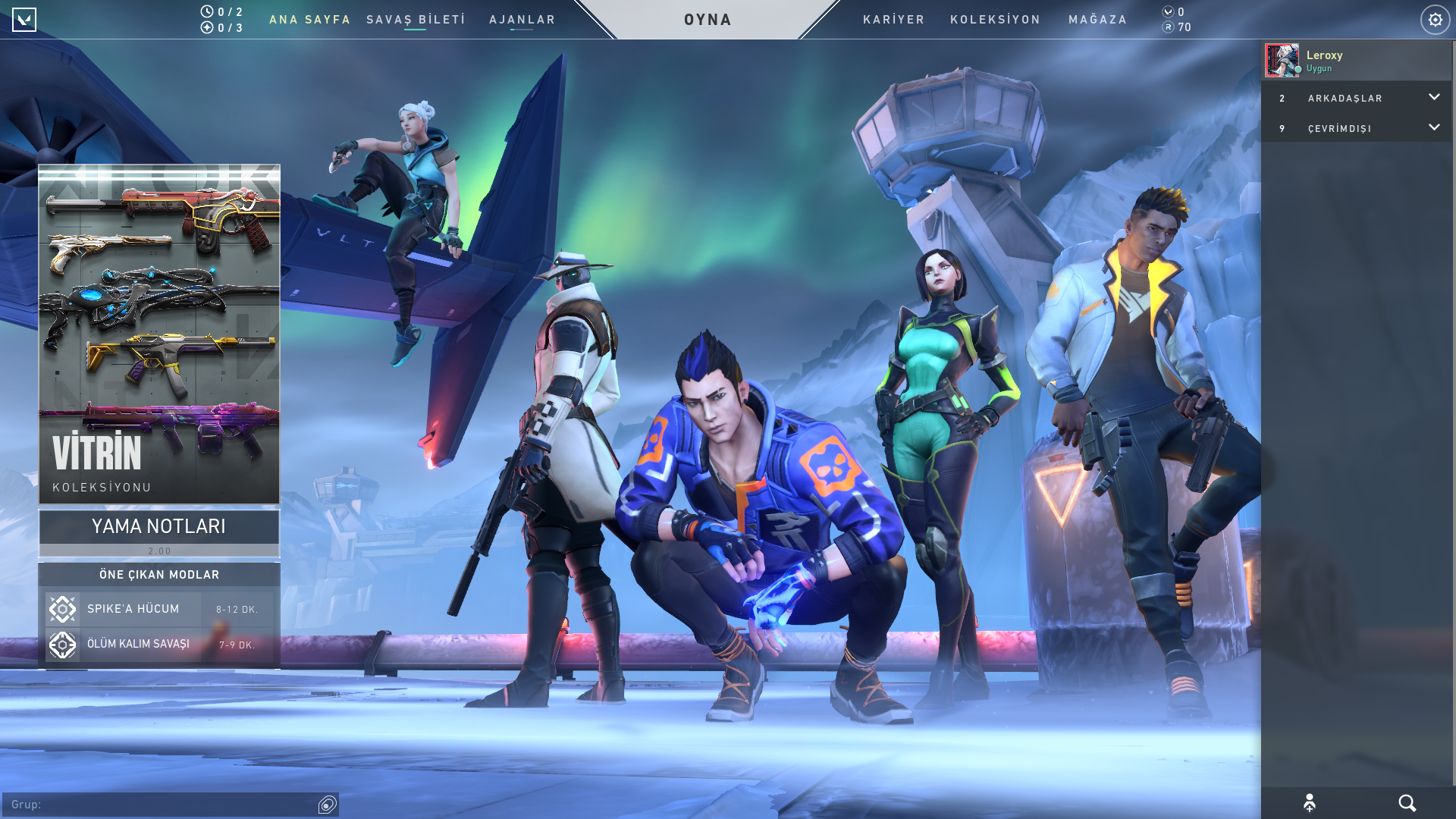Open the KARİYER tab
This screenshot has height=819, width=1456.
(x=893, y=20)
